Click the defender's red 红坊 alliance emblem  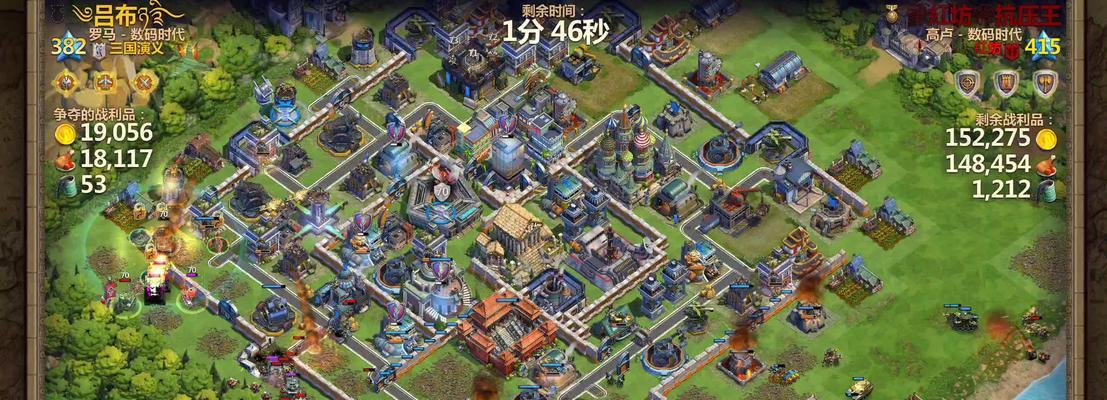pyautogui.click(x=1012, y=48)
